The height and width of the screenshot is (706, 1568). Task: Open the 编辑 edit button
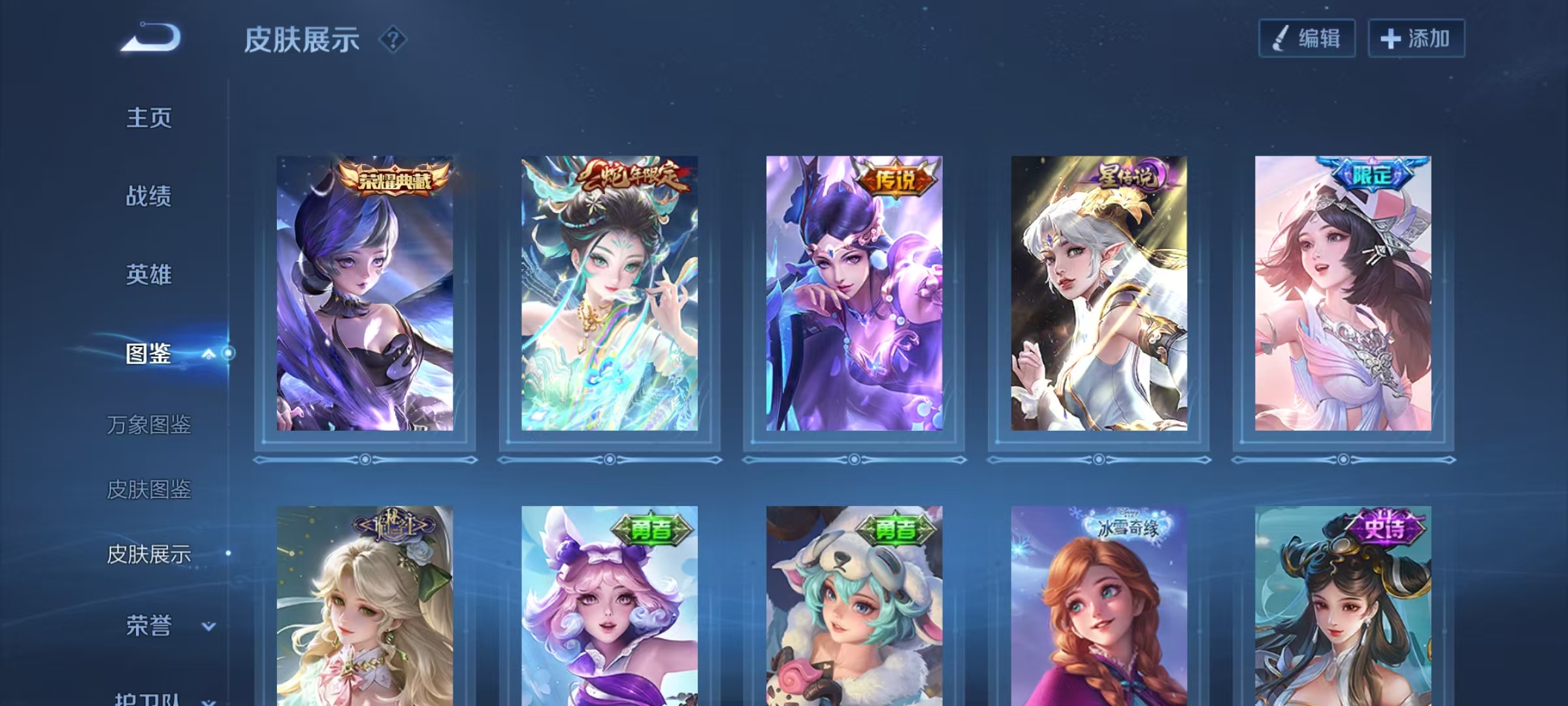[x=1307, y=39]
